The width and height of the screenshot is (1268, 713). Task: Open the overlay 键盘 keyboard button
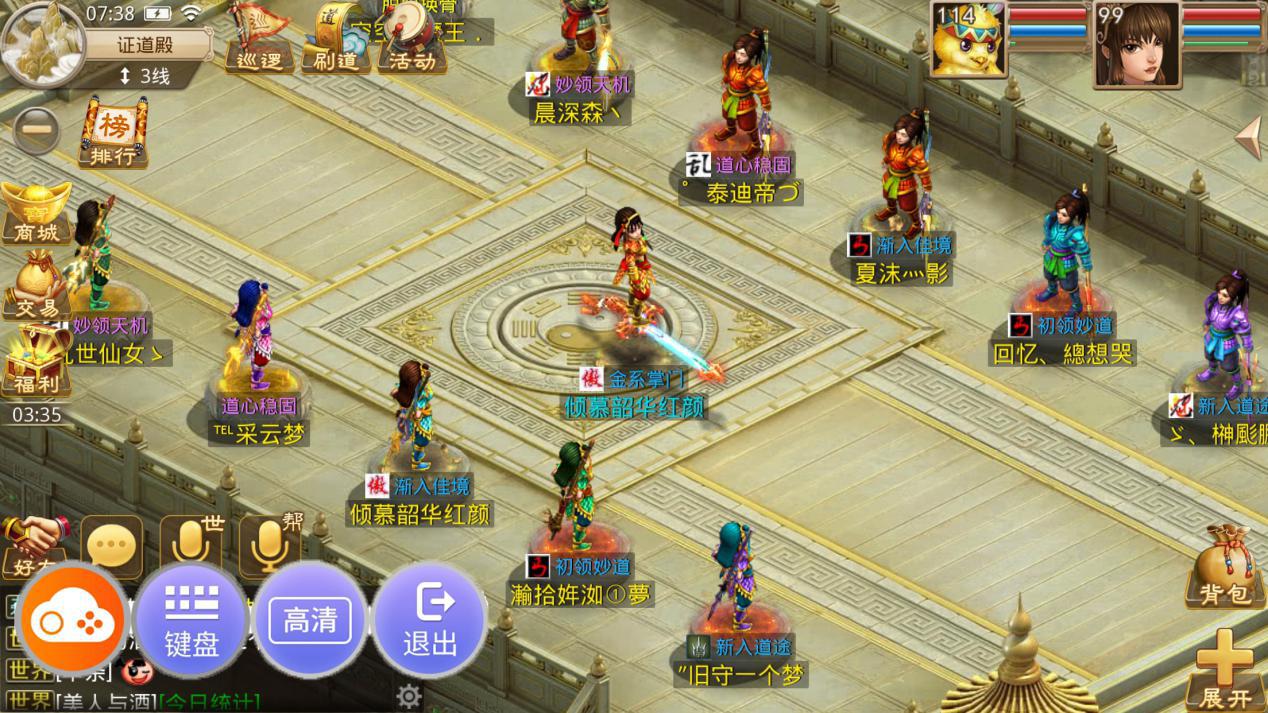tap(191, 622)
